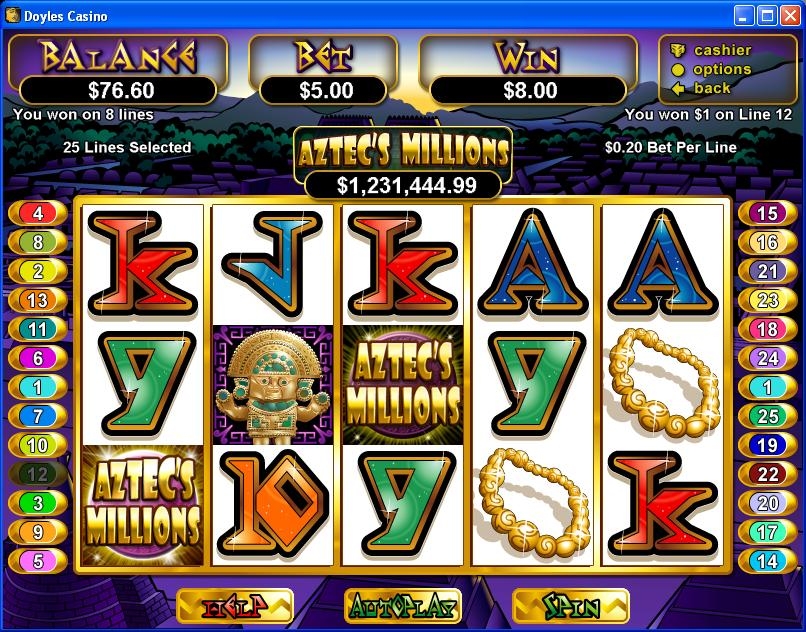
Task: Choose payline 22 on the right
Action: click(x=767, y=474)
